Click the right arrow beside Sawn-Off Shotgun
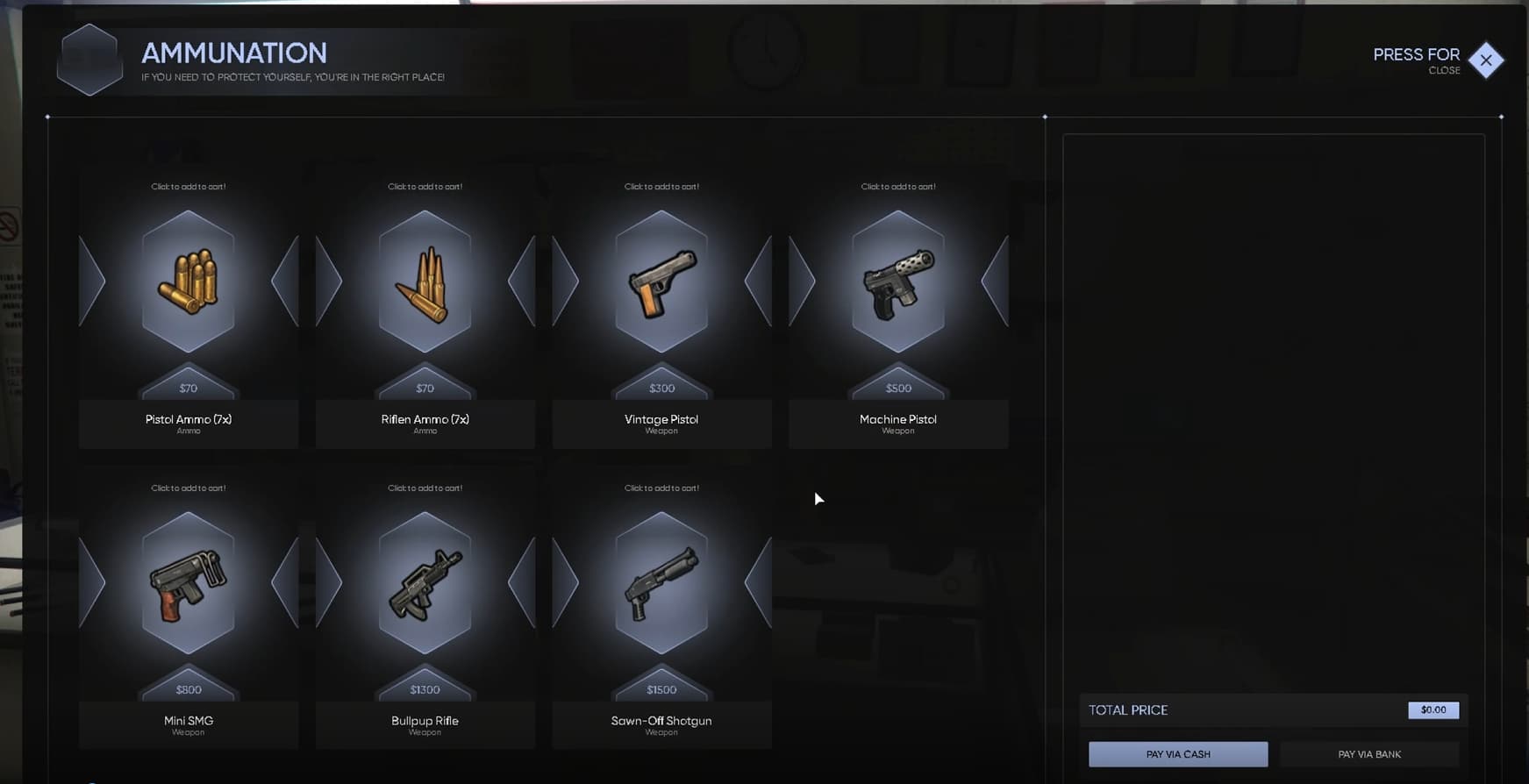 (756, 581)
